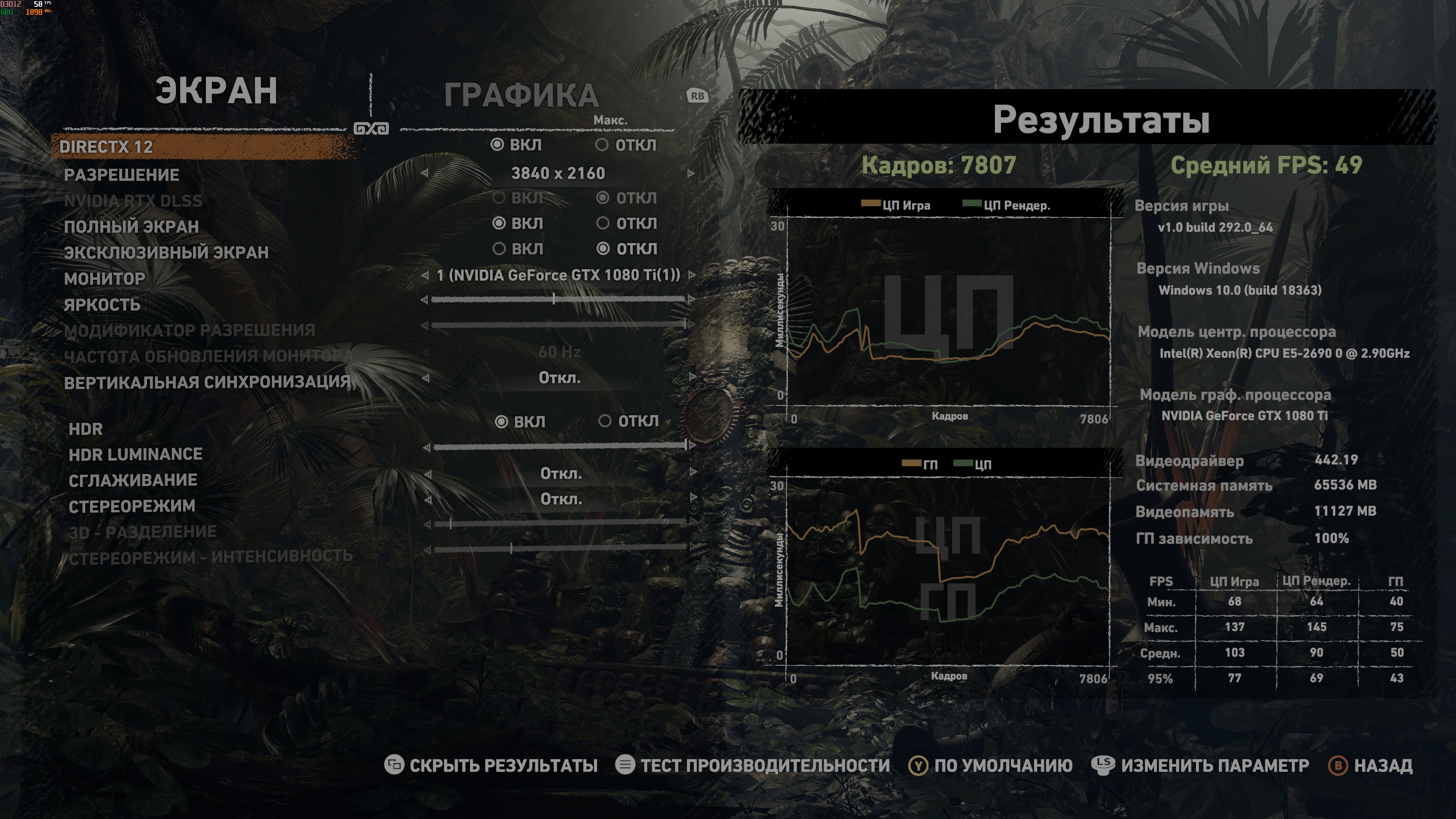
Task: Change СТЕРЕОРЕЖИМ using its left arrow
Action: (x=428, y=499)
